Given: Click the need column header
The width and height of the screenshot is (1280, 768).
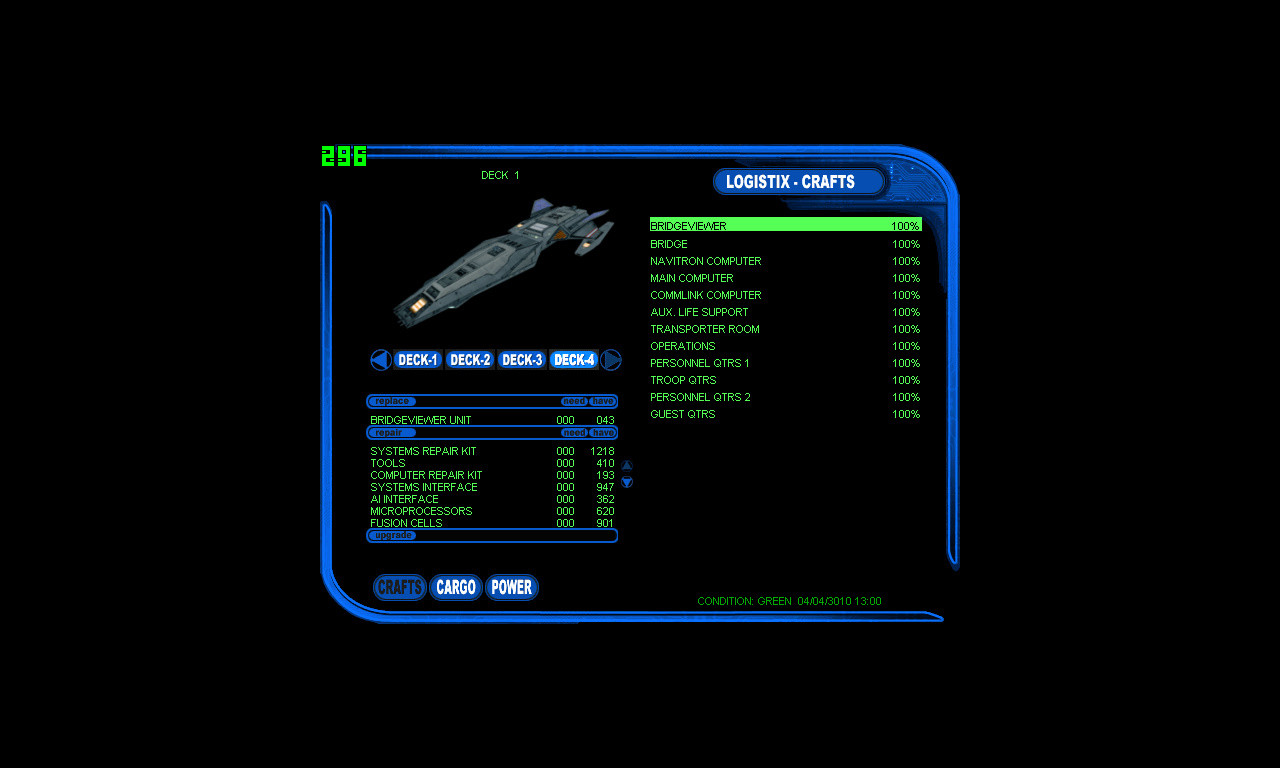Looking at the screenshot, I should [x=574, y=400].
